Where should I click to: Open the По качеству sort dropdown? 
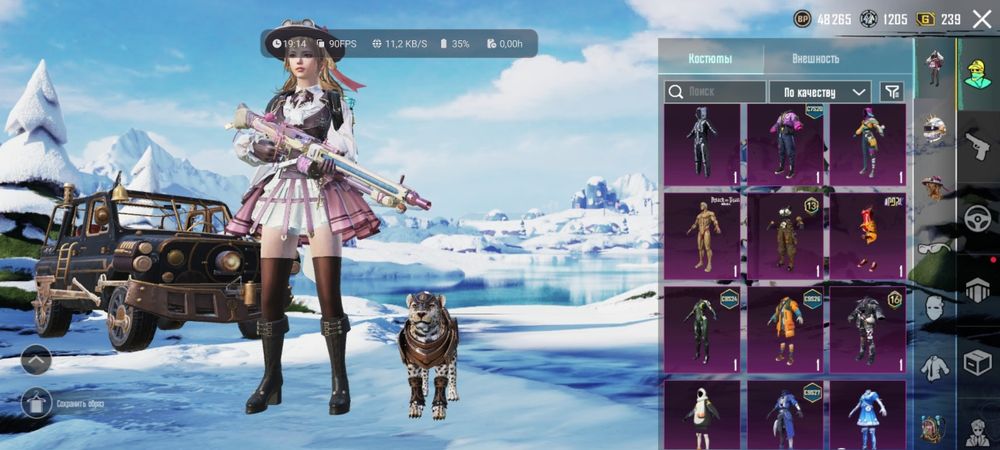tap(819, 92)
